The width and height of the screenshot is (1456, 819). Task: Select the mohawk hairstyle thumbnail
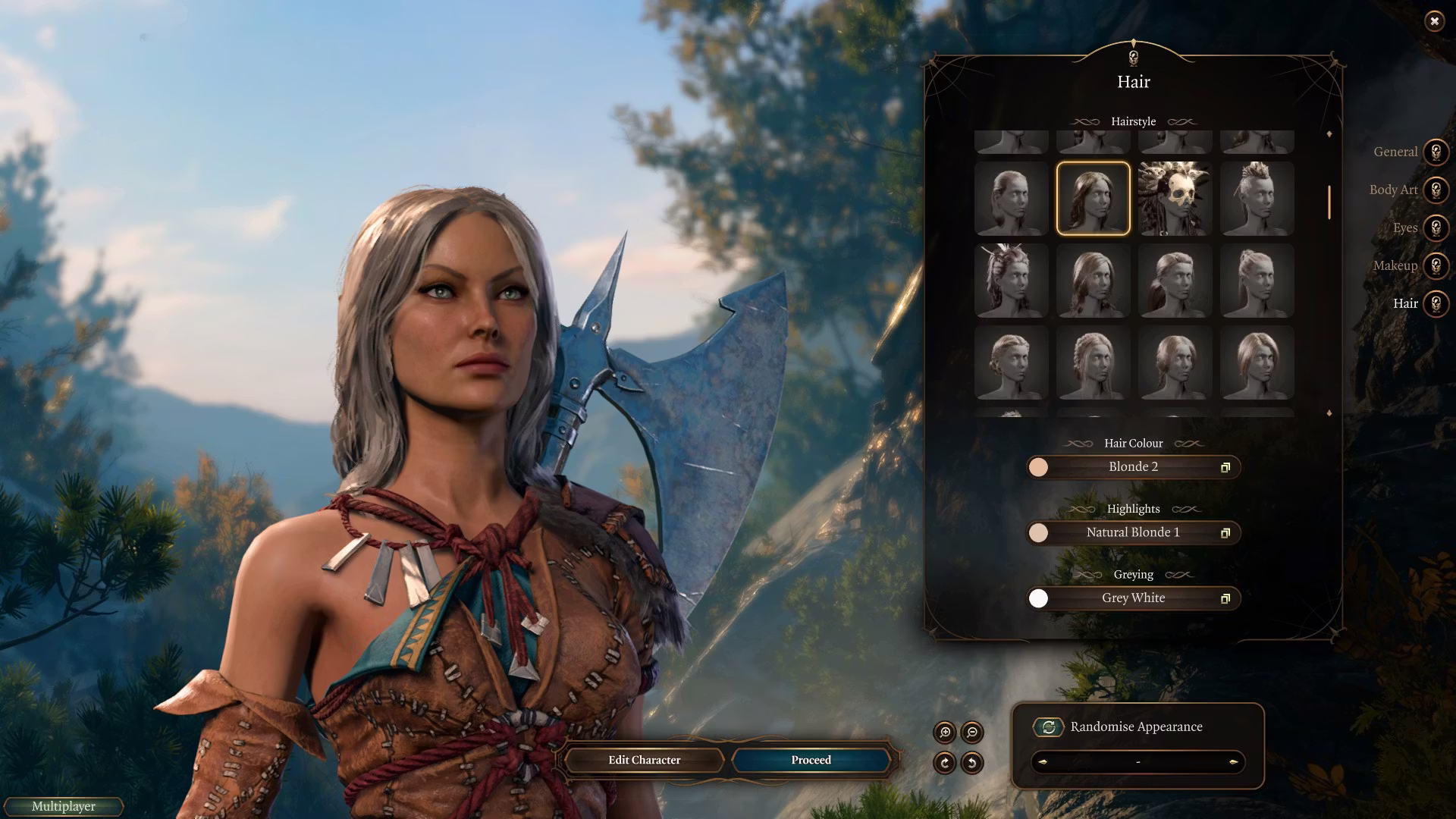[1257, 199]
